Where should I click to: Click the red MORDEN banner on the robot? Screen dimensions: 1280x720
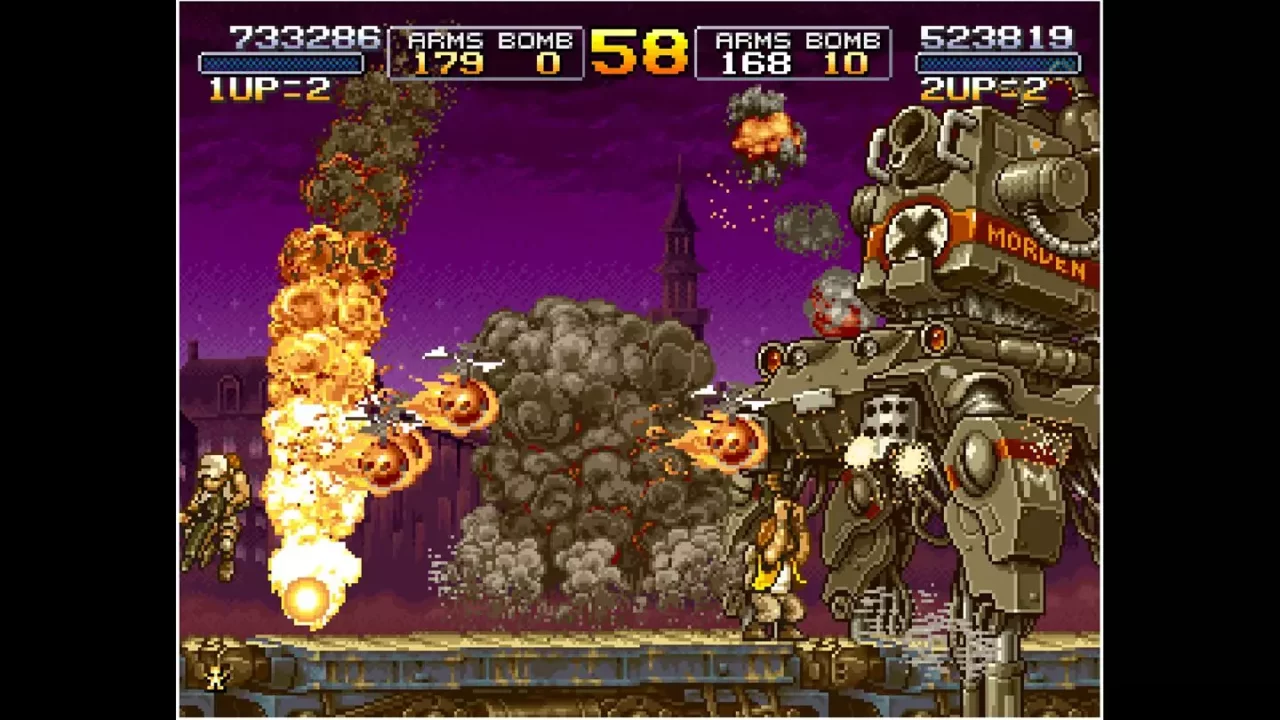pos(1035,250)
